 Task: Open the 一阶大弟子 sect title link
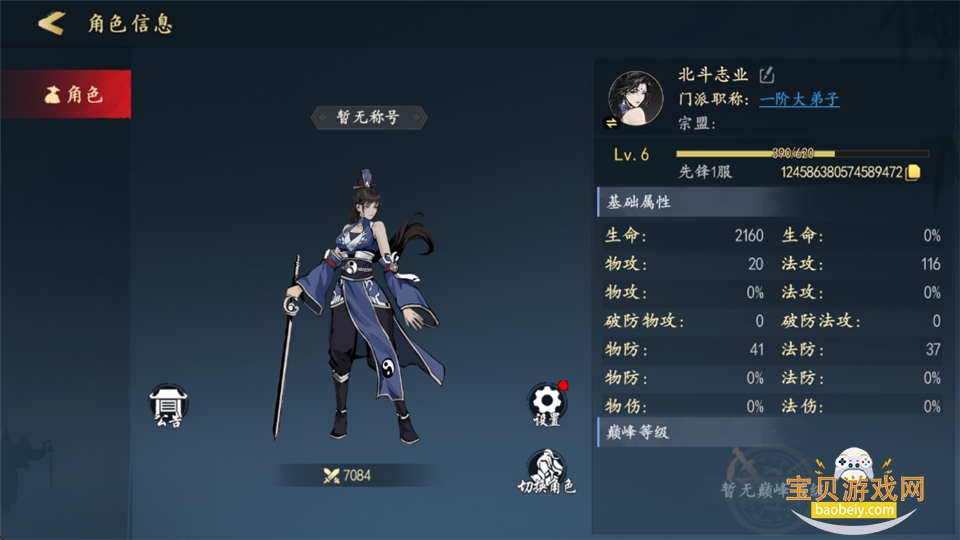(x=799, y=99)
